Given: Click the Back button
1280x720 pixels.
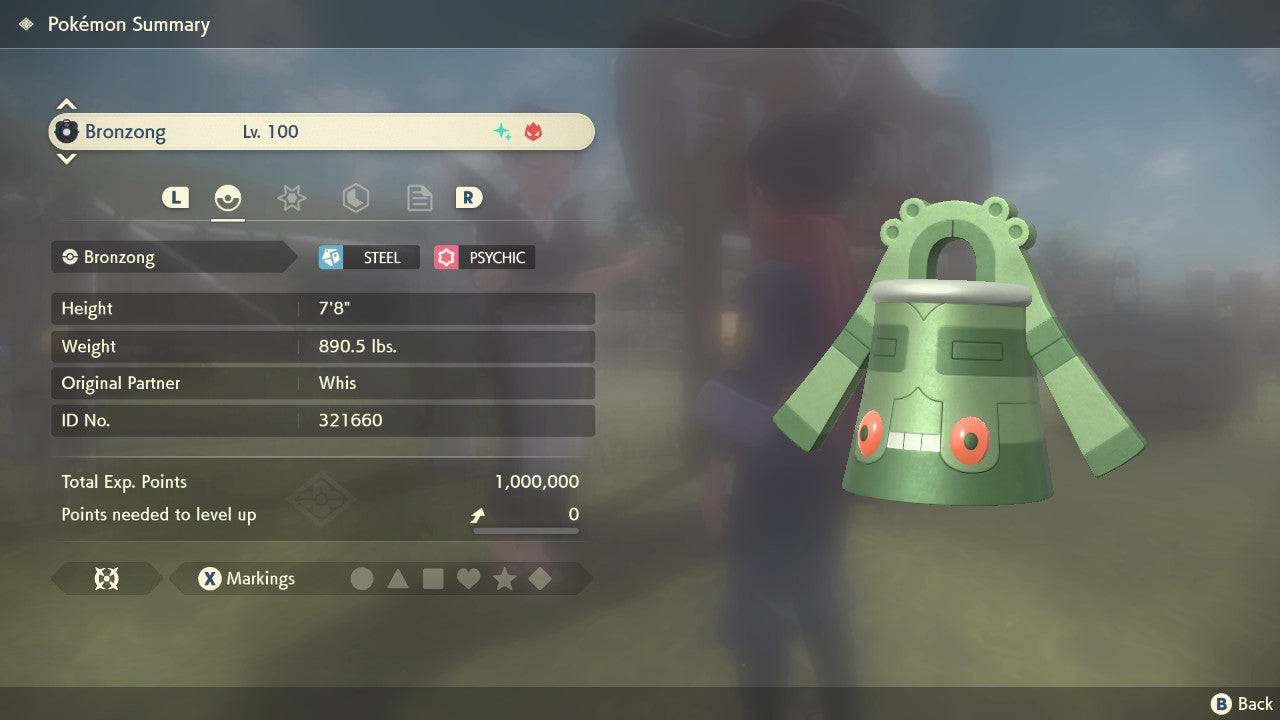Looking at the screenshot, I should (1243, 704).
